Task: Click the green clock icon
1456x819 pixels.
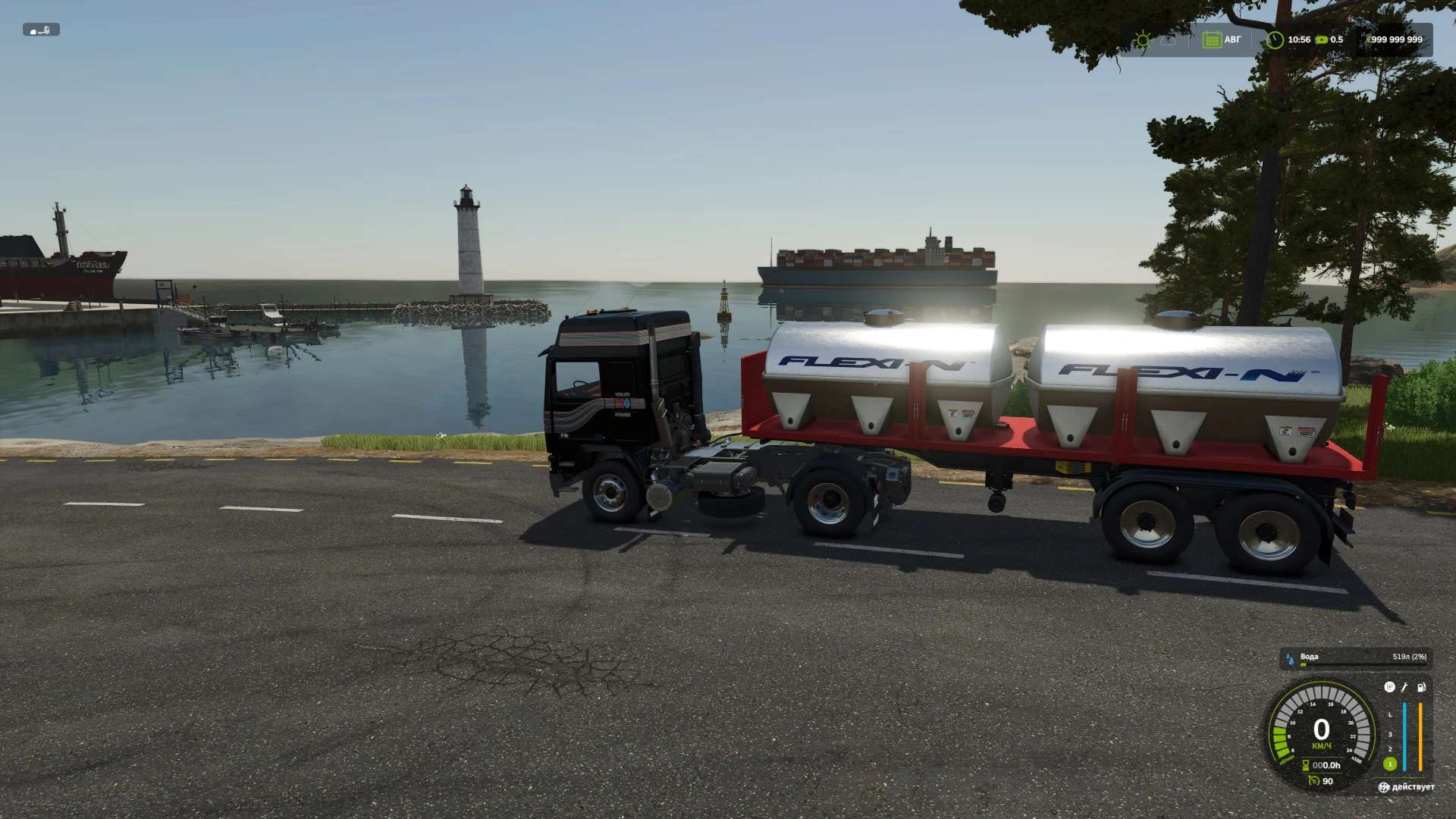Action: coord(1275,39)
